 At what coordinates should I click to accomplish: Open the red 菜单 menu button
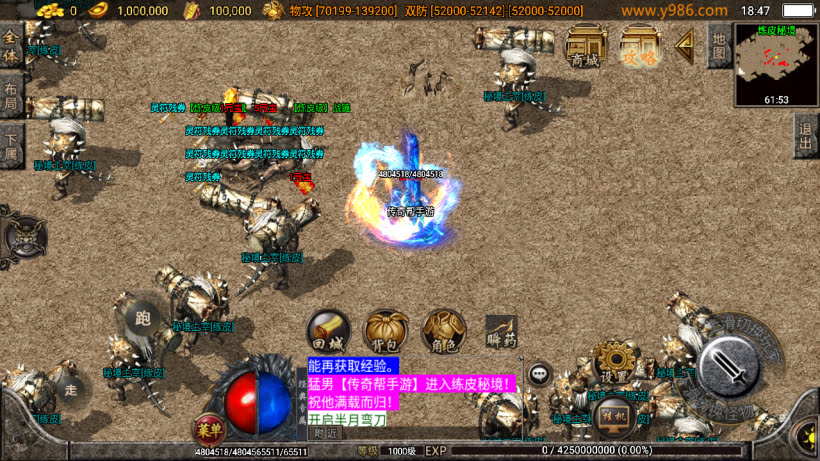click(208, 429)
